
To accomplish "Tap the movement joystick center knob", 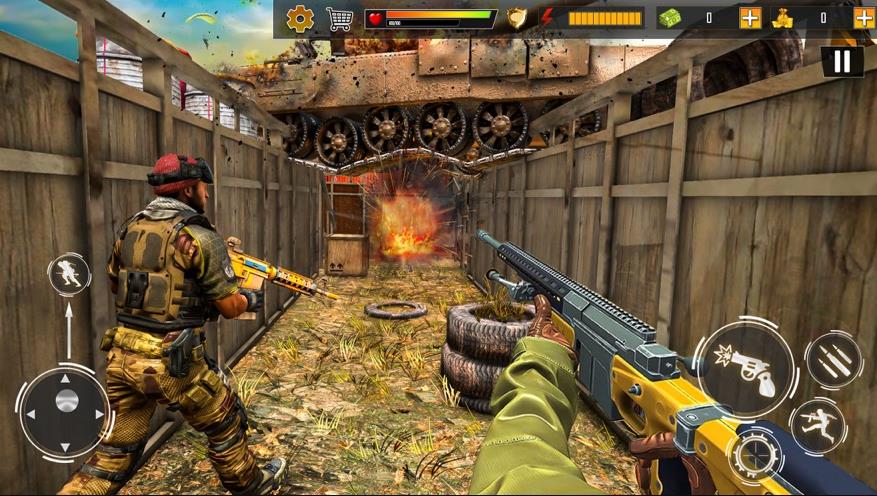I will [x=66, y=401].
